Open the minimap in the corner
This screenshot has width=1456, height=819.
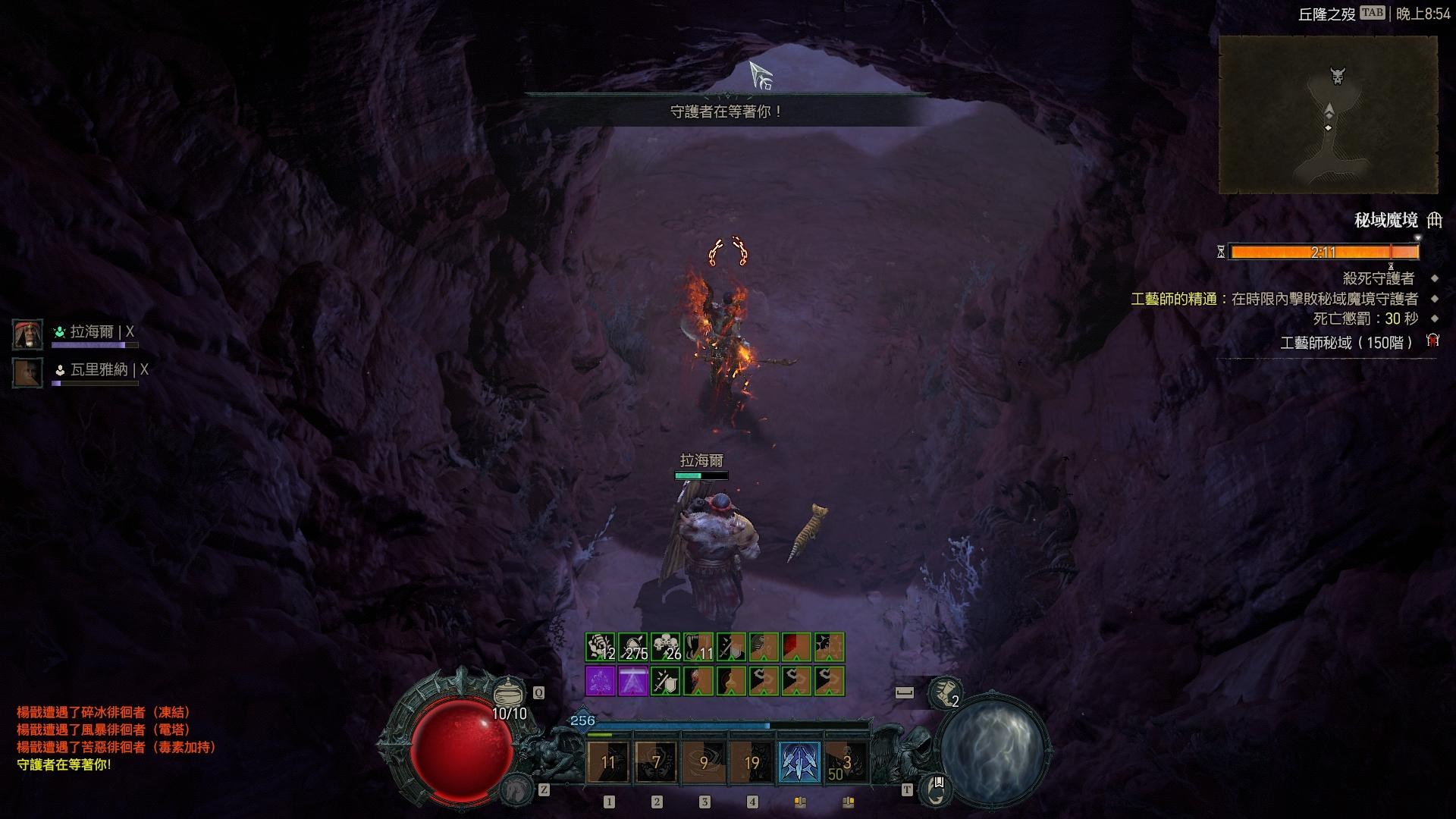tap(1328, 115)
